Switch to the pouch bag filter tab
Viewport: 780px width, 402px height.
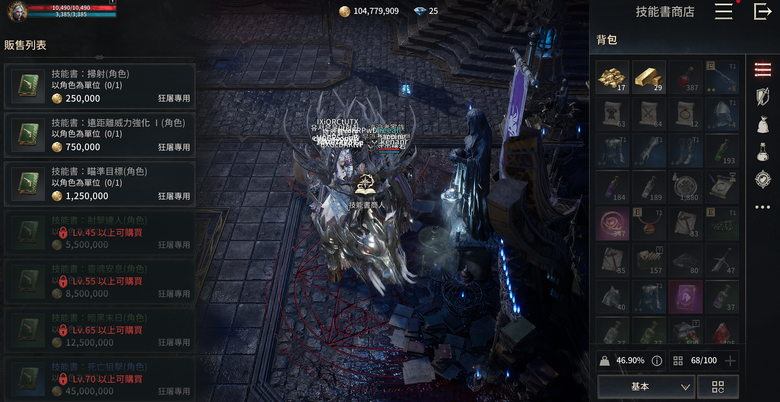[763, 124]
